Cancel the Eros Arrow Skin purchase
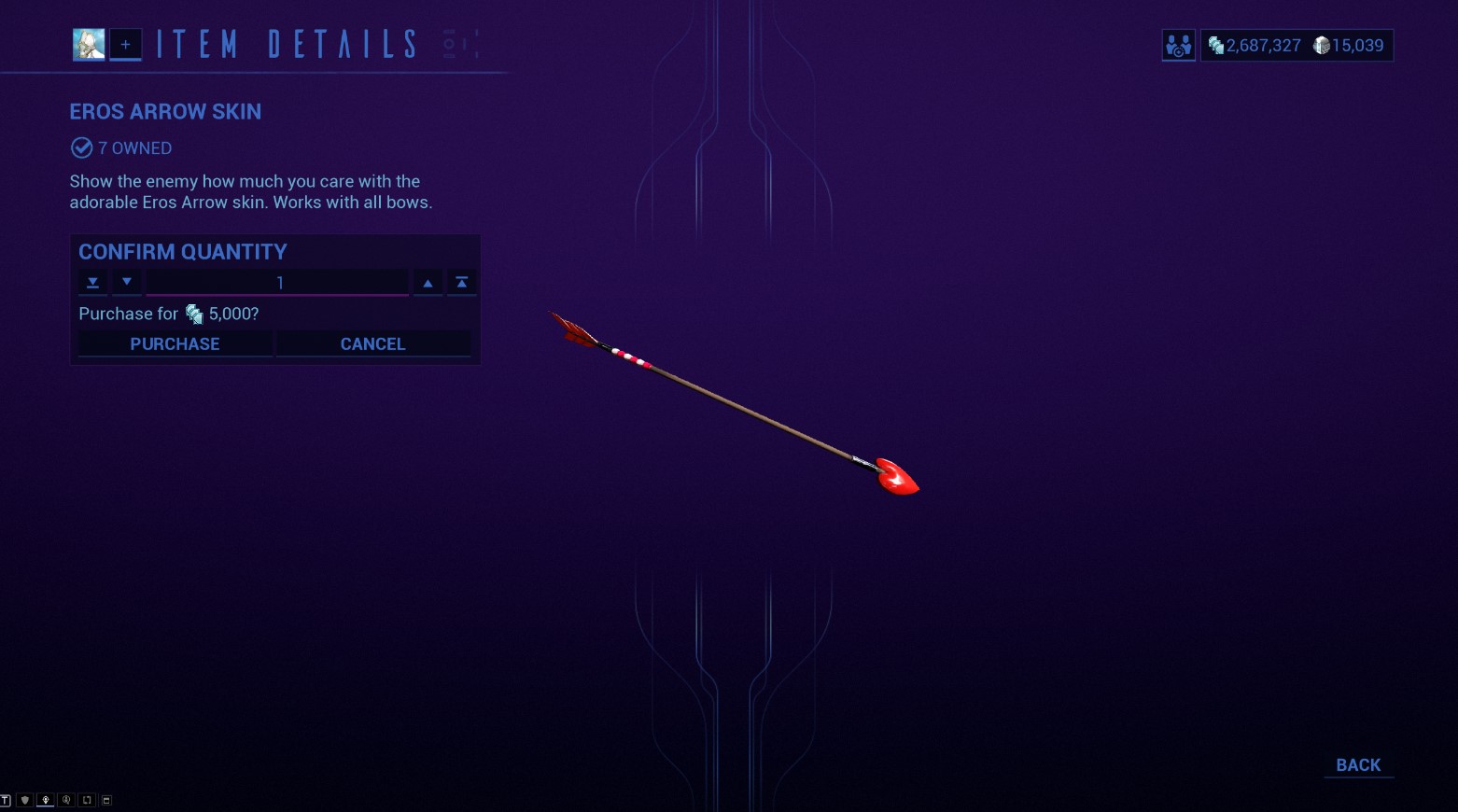This screenshot has height=812, width=1458. coord(372,343)
